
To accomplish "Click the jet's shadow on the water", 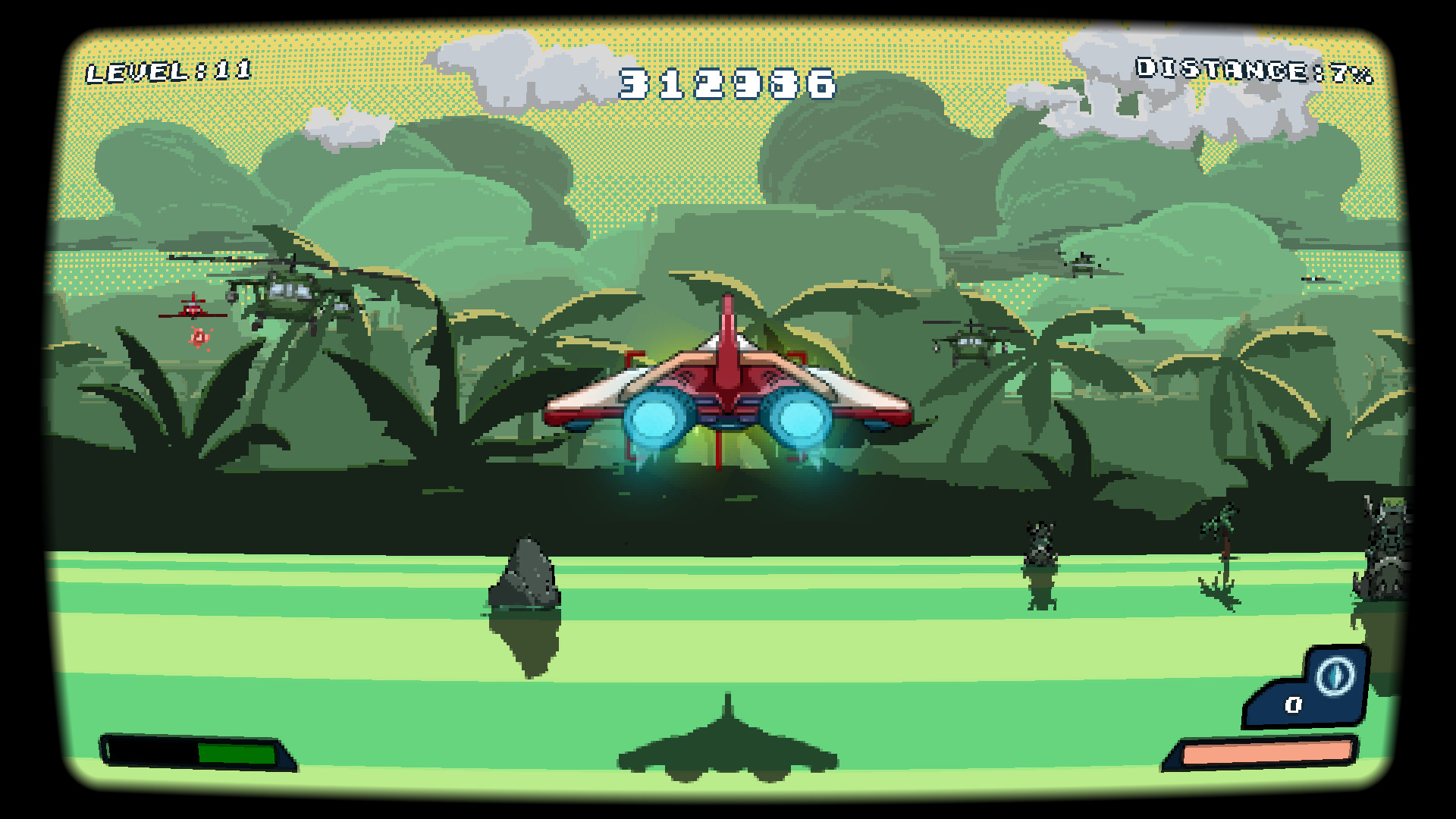I will click(728, 751).
